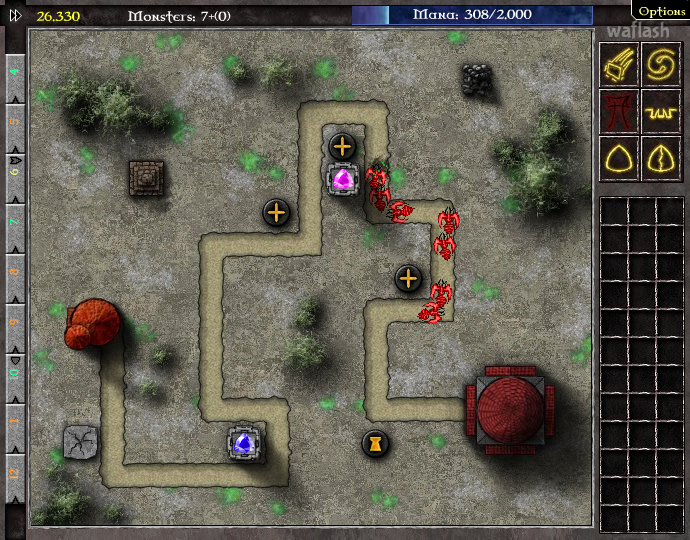Open the Options menu
The width and height of the screenshot is (690, 540).
(x=662, y=11)
